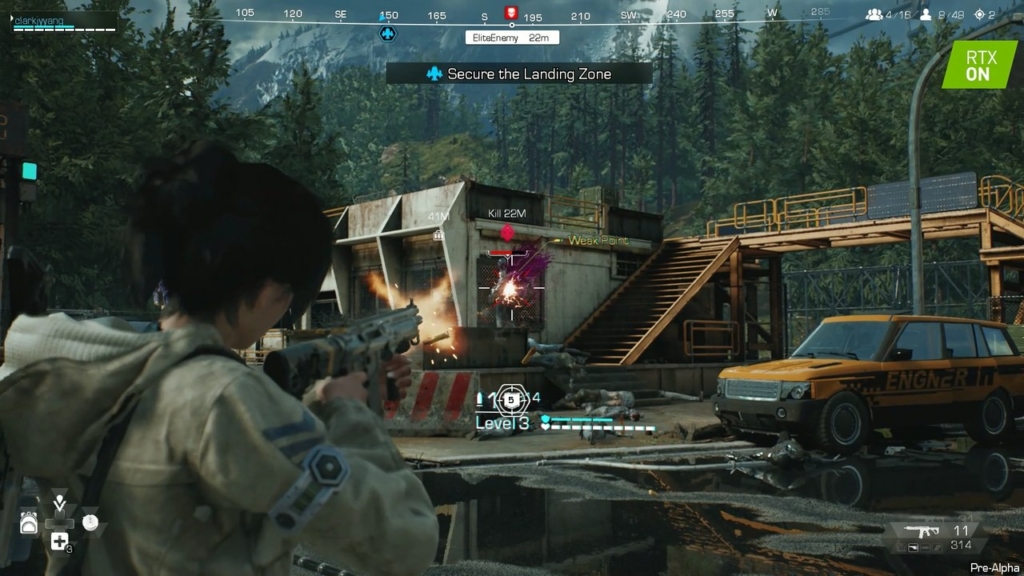The height and width of the screenshot is (576, 1024).
Task: Click the RTX ON badge
Action: point(978,65)
